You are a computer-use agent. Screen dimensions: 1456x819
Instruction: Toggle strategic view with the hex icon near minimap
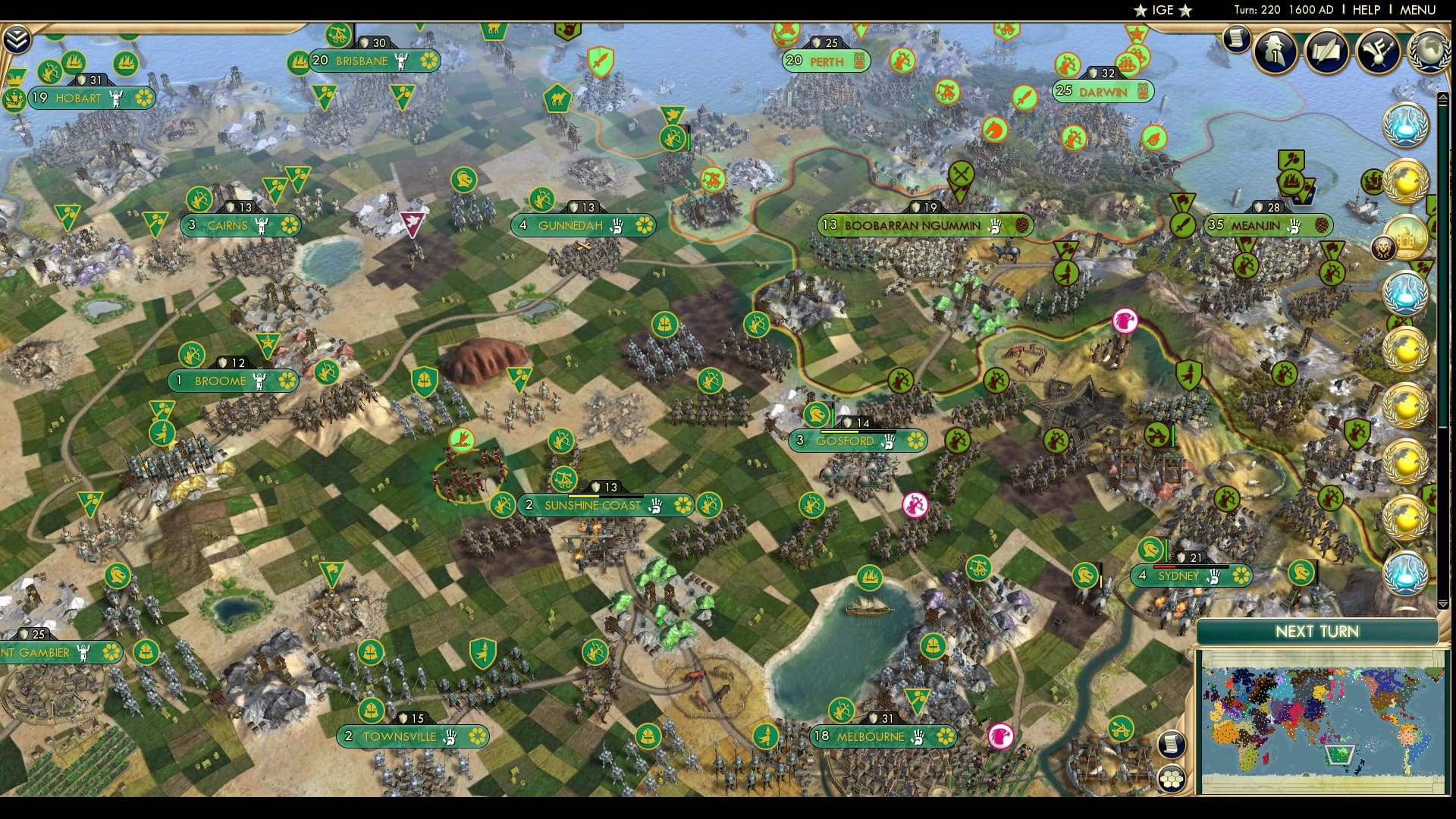coord(1172,778)
